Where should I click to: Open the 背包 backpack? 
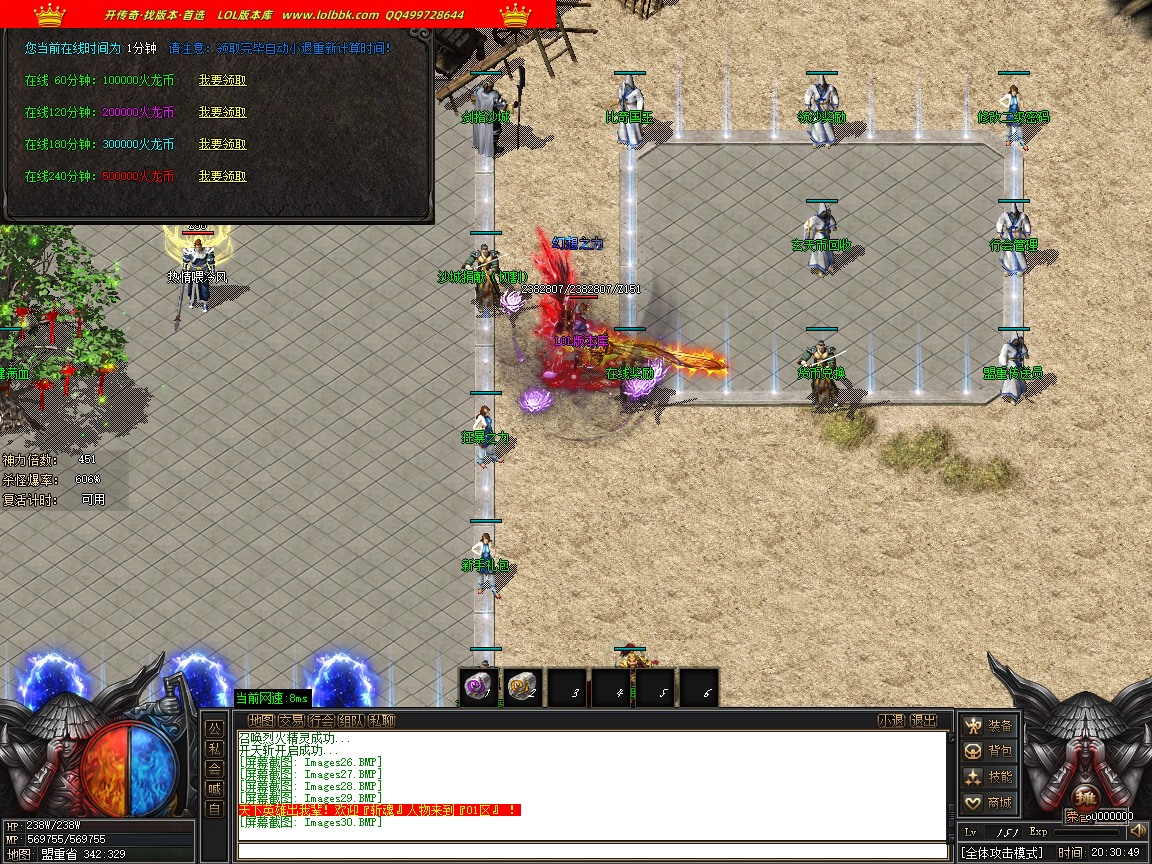tap(989, 751)
